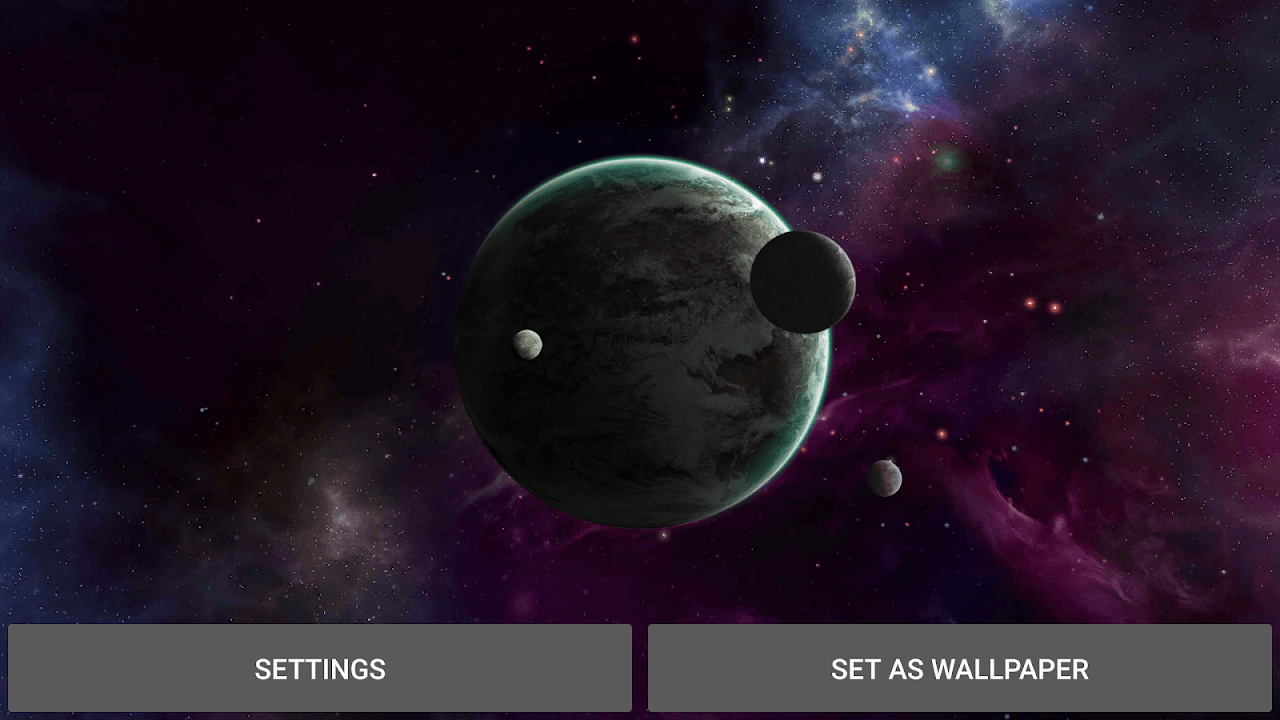Screen dimensions: 1280x720
Task: Click the word SETTINGS on the left button
Action: 320,669
